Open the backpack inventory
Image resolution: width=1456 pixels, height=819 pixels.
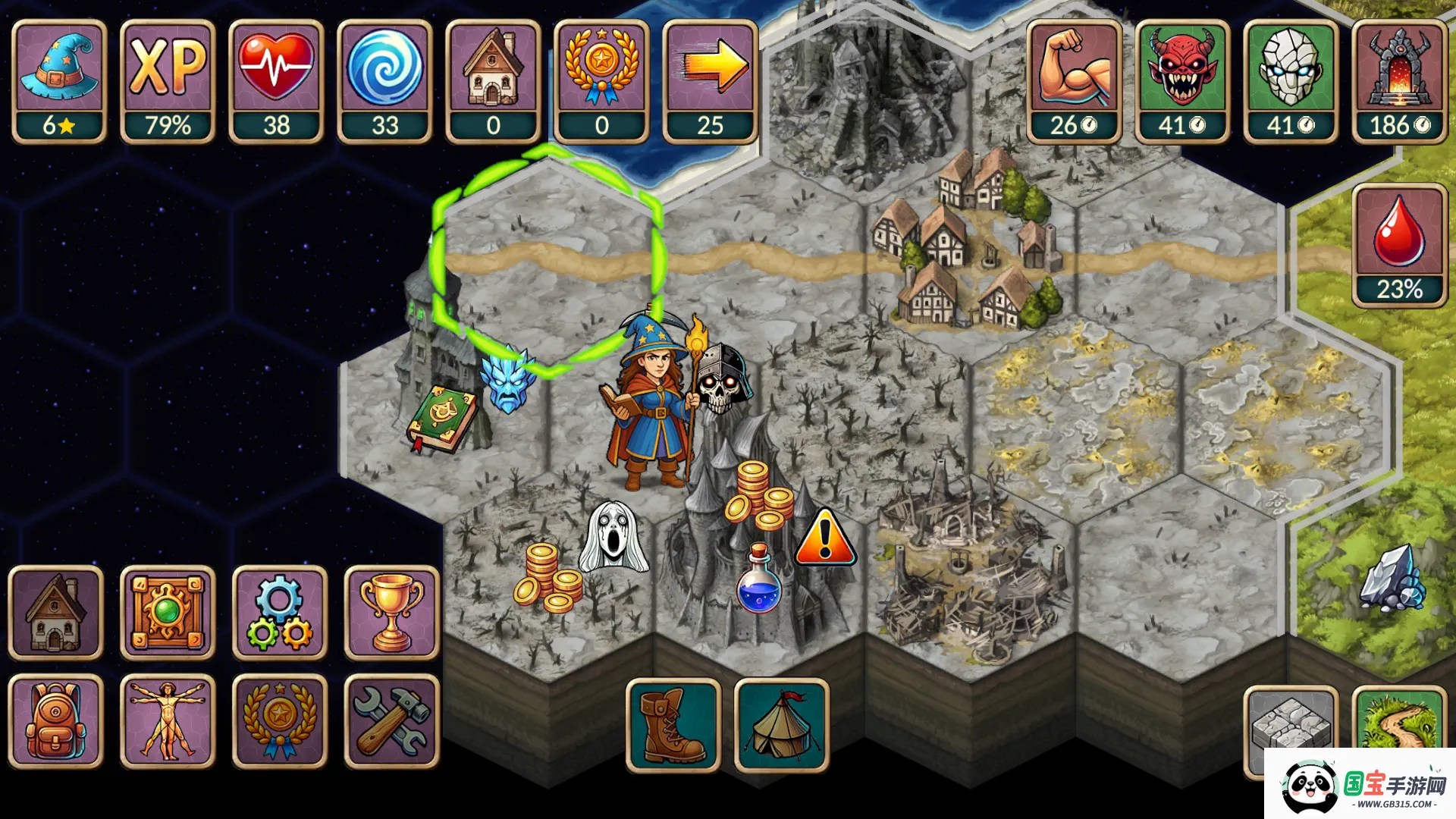point(55,721)
